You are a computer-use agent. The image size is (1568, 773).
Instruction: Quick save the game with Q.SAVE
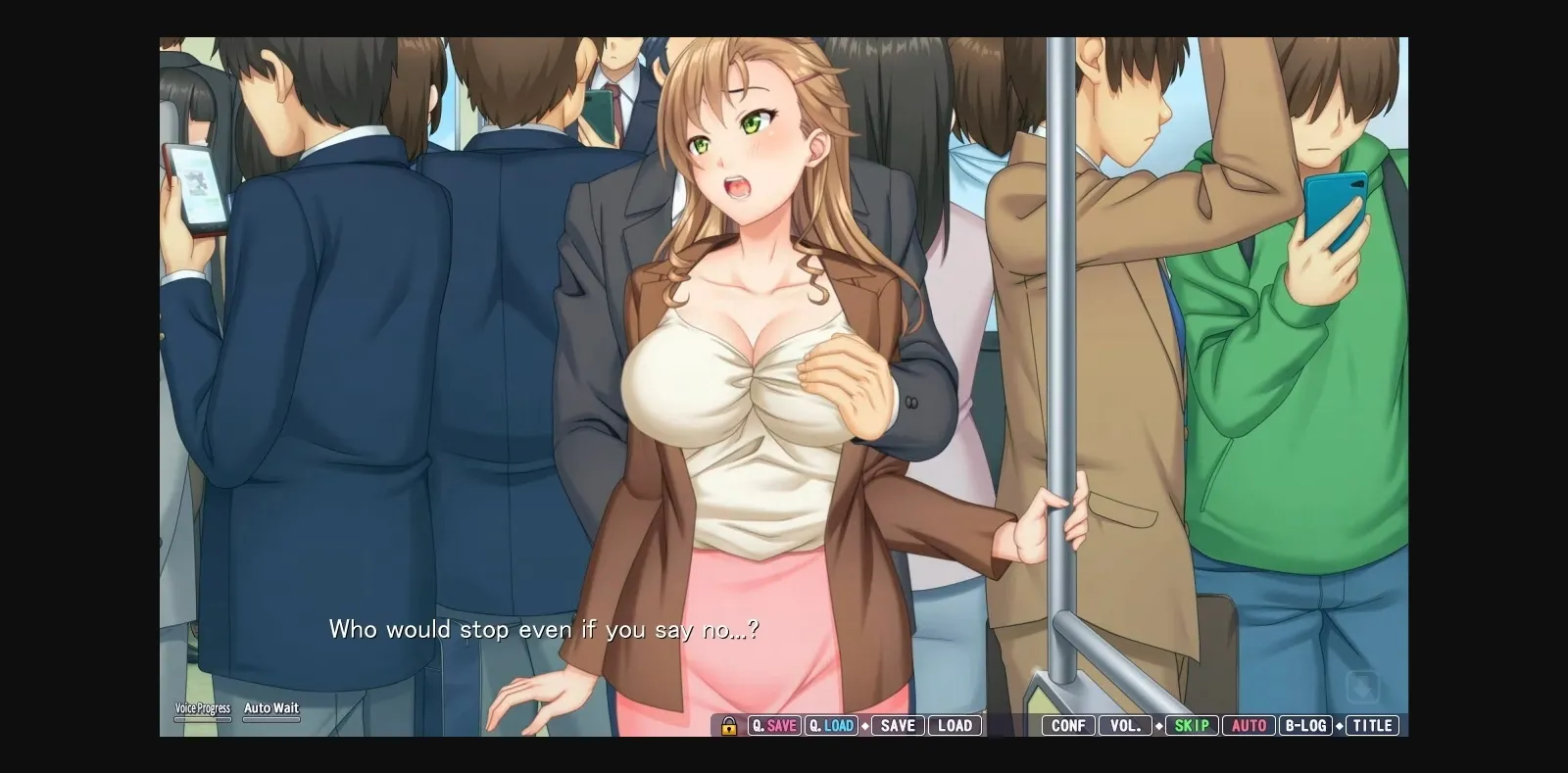pyautogui.click(x=774, y=726)
